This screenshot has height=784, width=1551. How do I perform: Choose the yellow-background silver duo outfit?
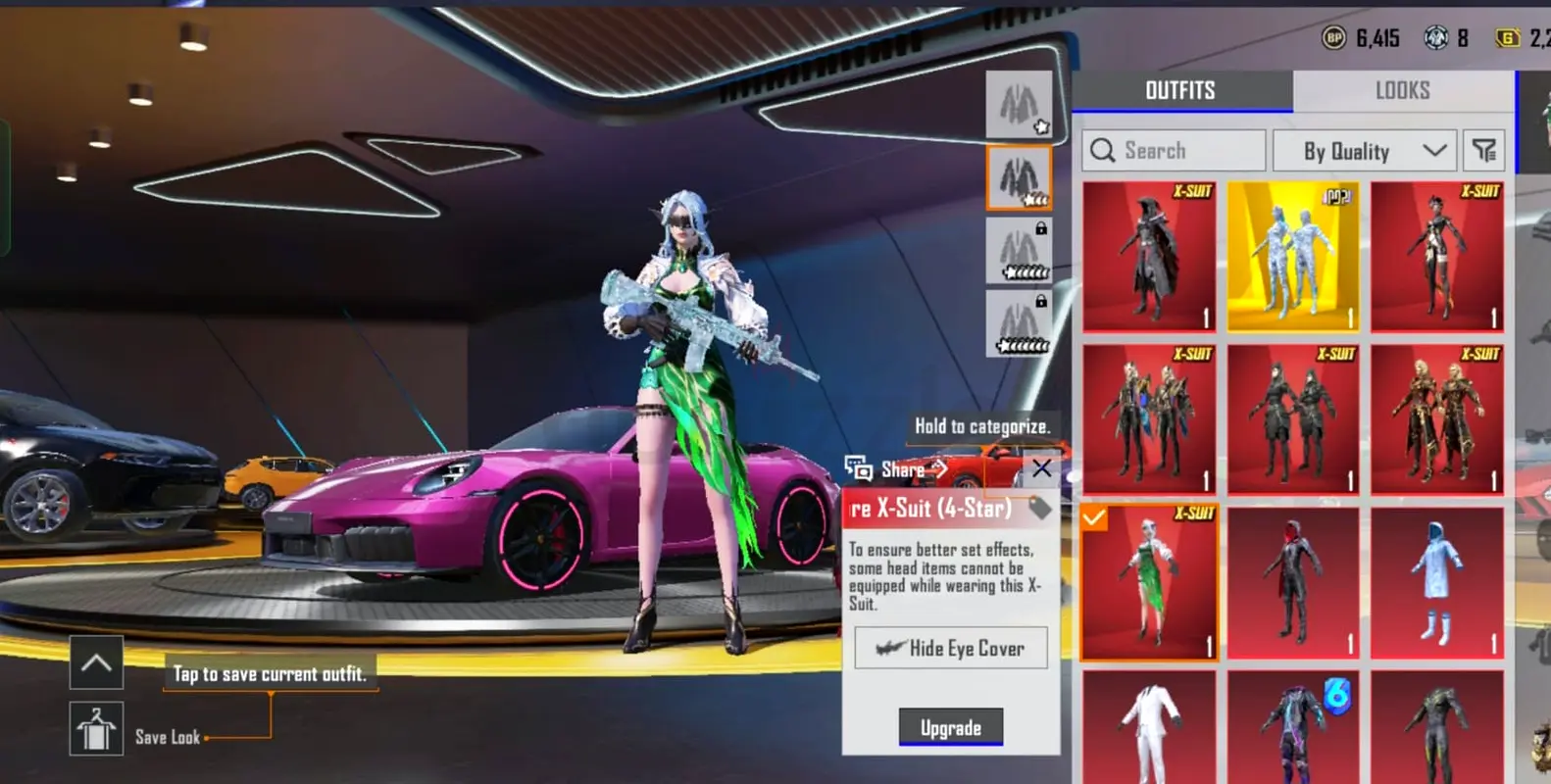(x=1293, y=257)
